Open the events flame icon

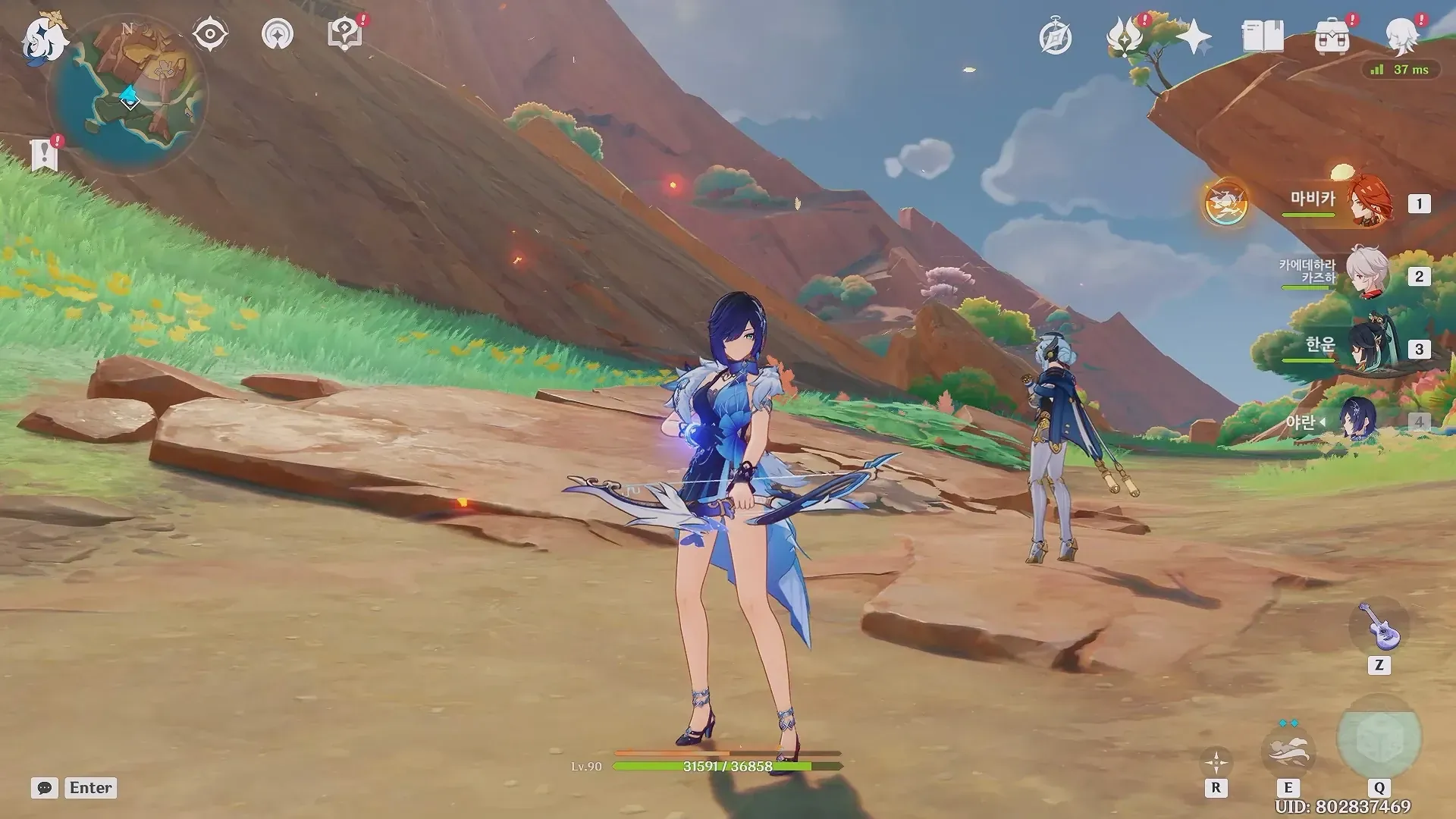coord(1125,36)
